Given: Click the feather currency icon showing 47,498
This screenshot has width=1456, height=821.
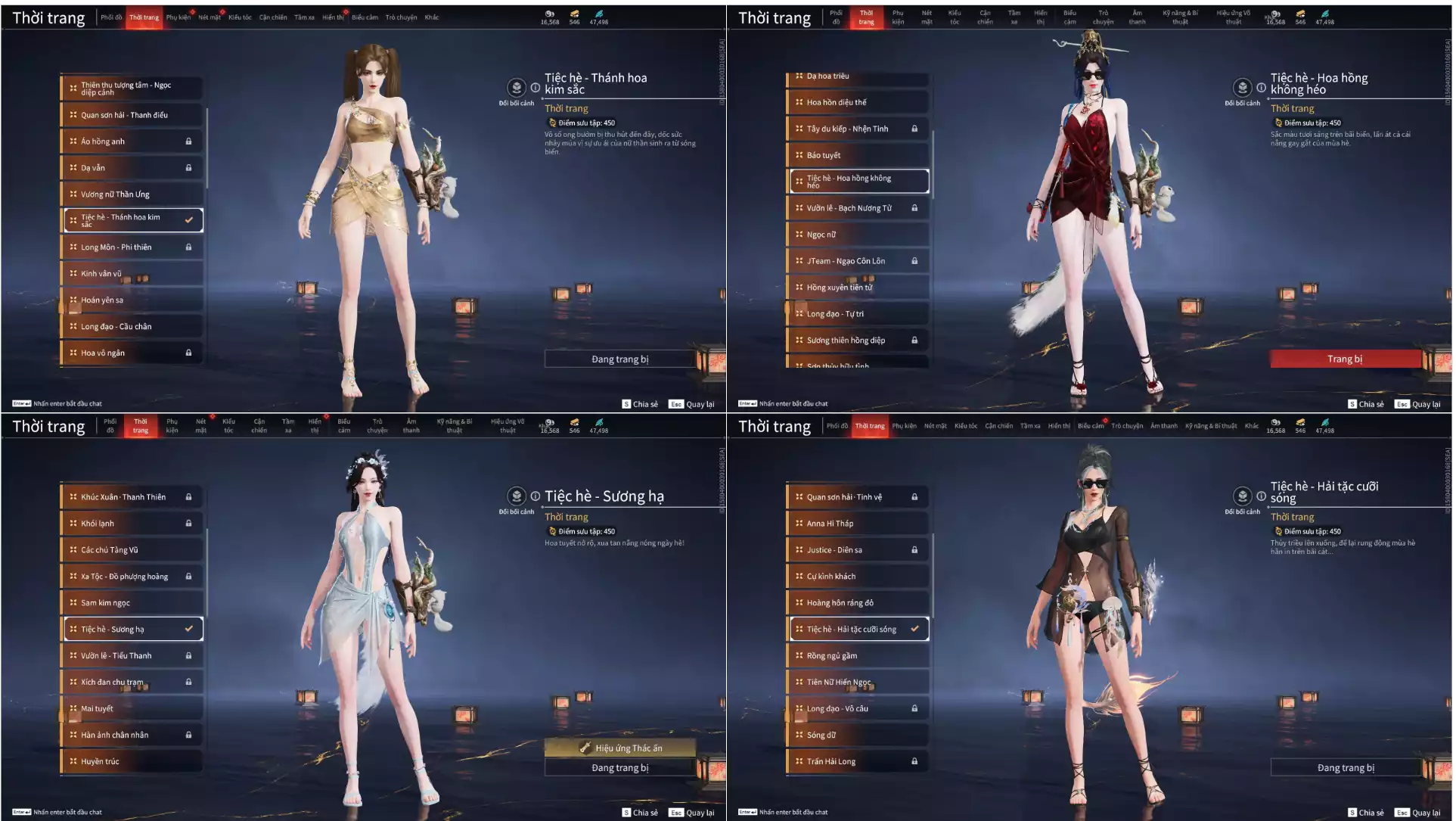Looking at the screenshot, I should tap(599, 13).
